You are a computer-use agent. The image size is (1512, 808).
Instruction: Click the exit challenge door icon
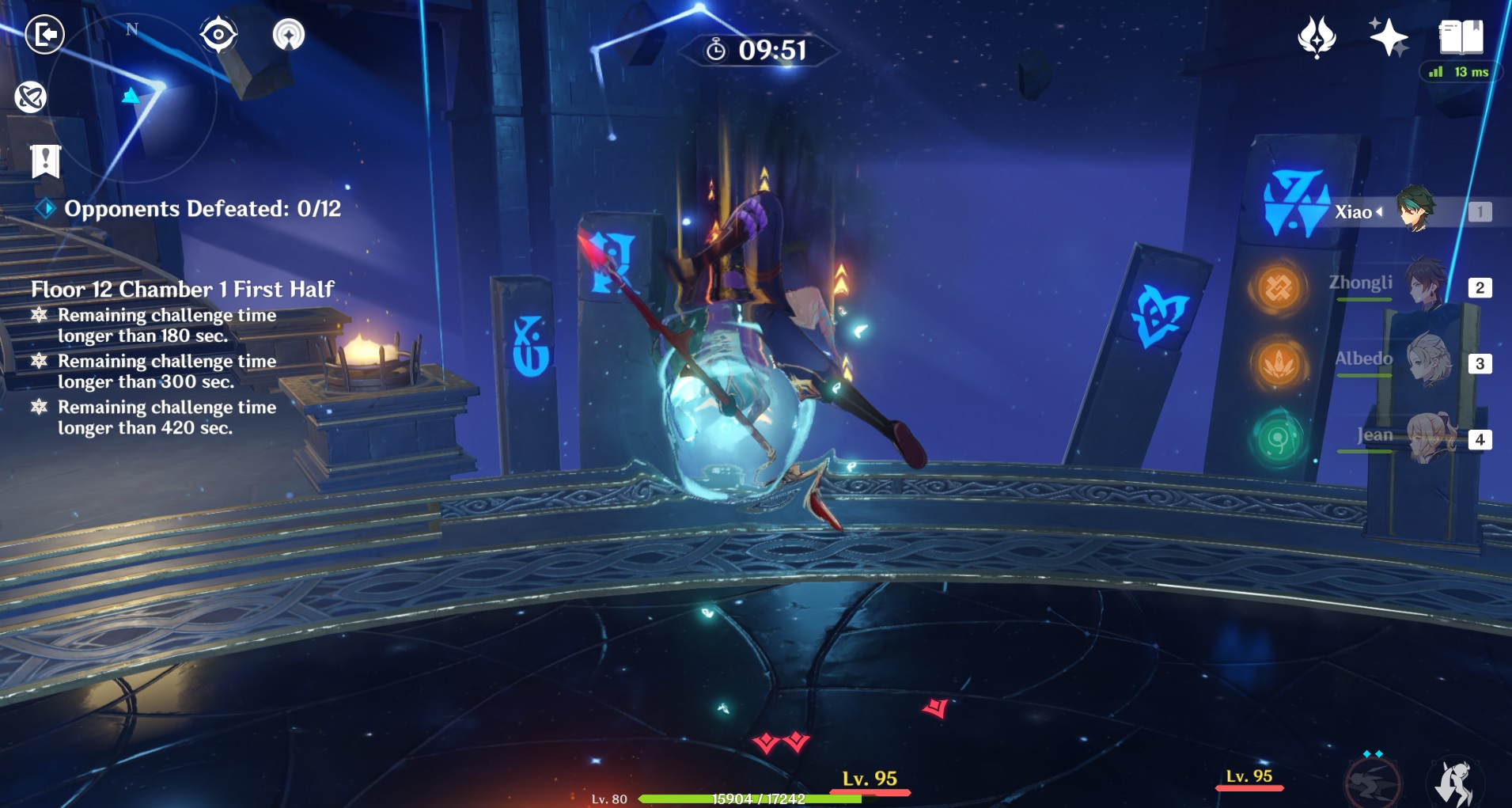click(x=46, y=35)
